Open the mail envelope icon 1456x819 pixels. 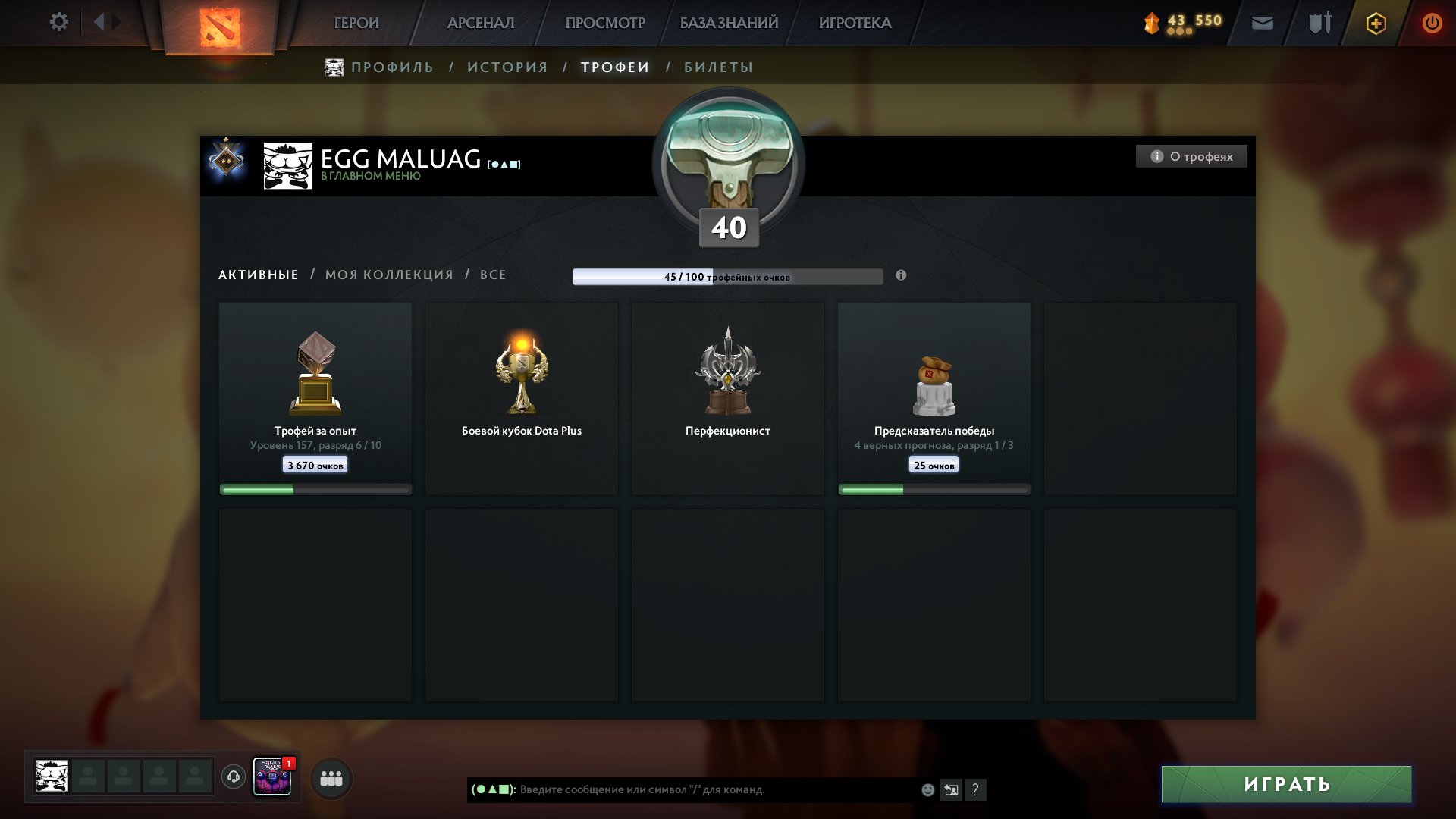[x=1262, y=24]
